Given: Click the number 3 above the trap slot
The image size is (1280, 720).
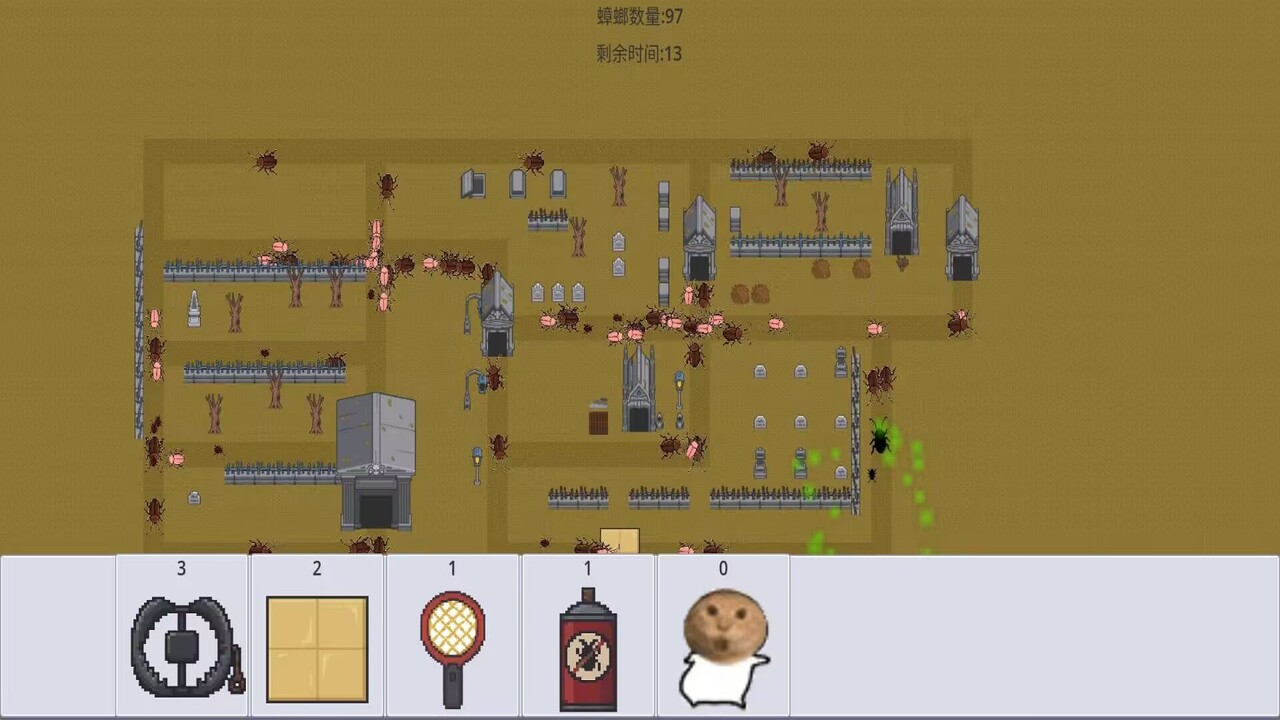Looking at the screenshot, I should click(x=181, y=568).
